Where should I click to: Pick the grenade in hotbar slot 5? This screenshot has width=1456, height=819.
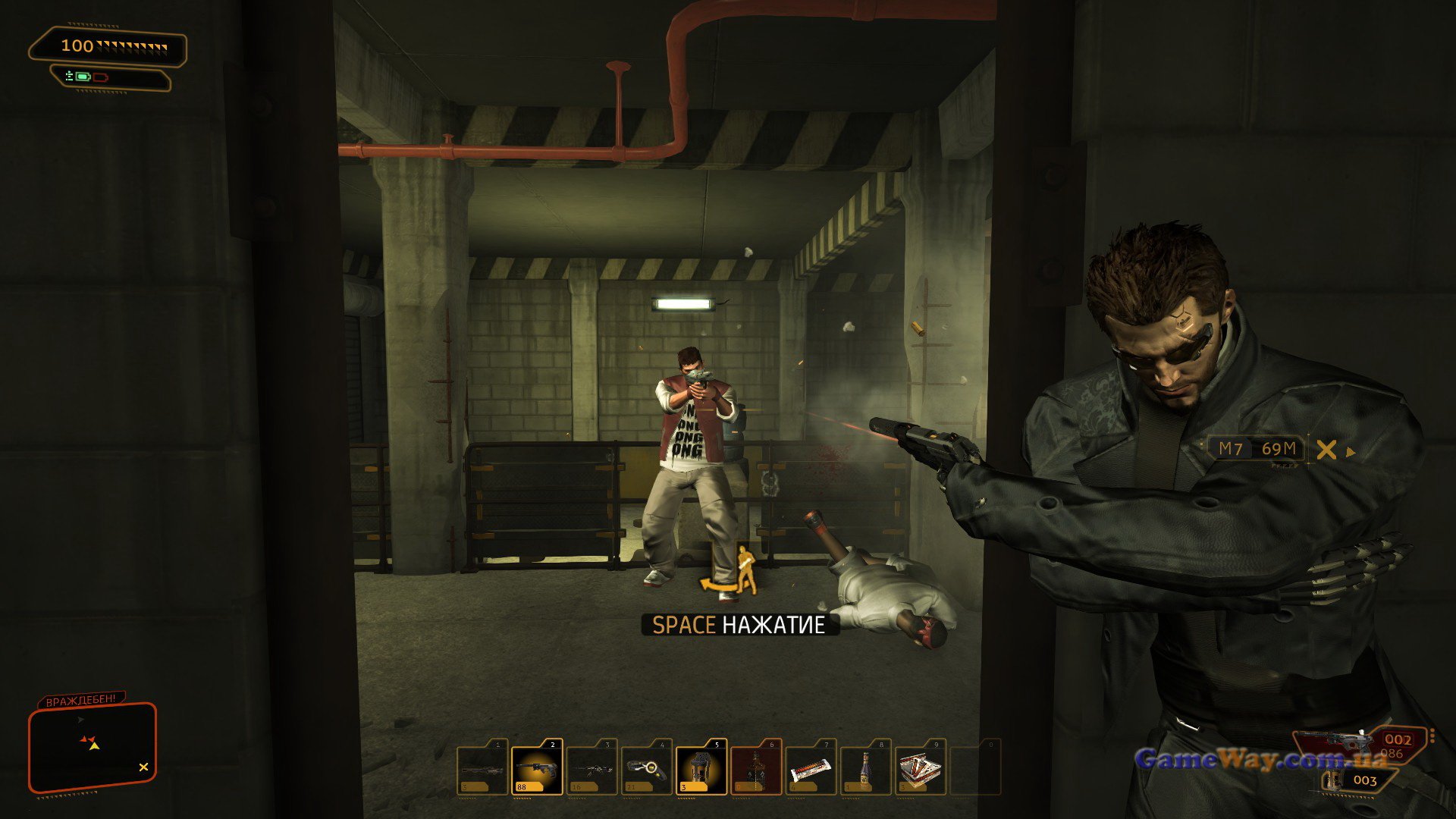point(701,768)
